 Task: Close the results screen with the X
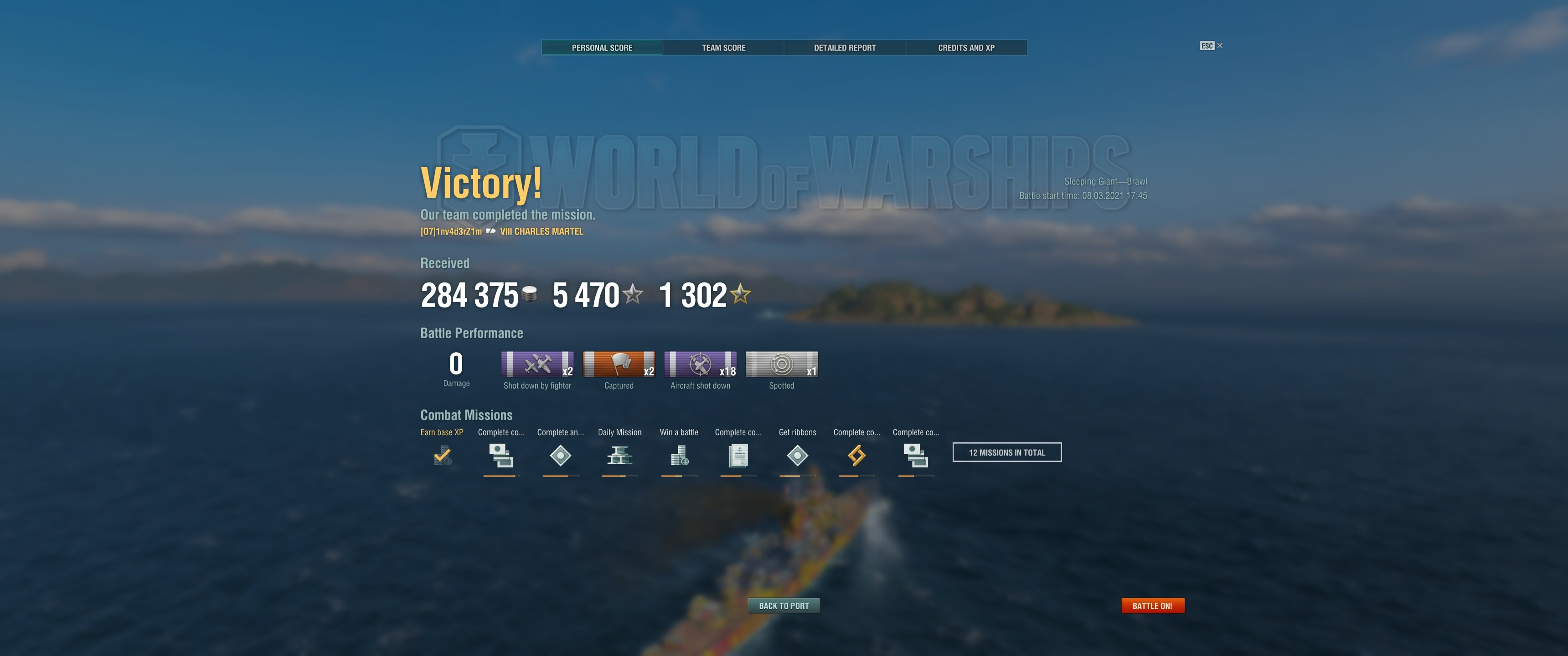point(1219,46)
